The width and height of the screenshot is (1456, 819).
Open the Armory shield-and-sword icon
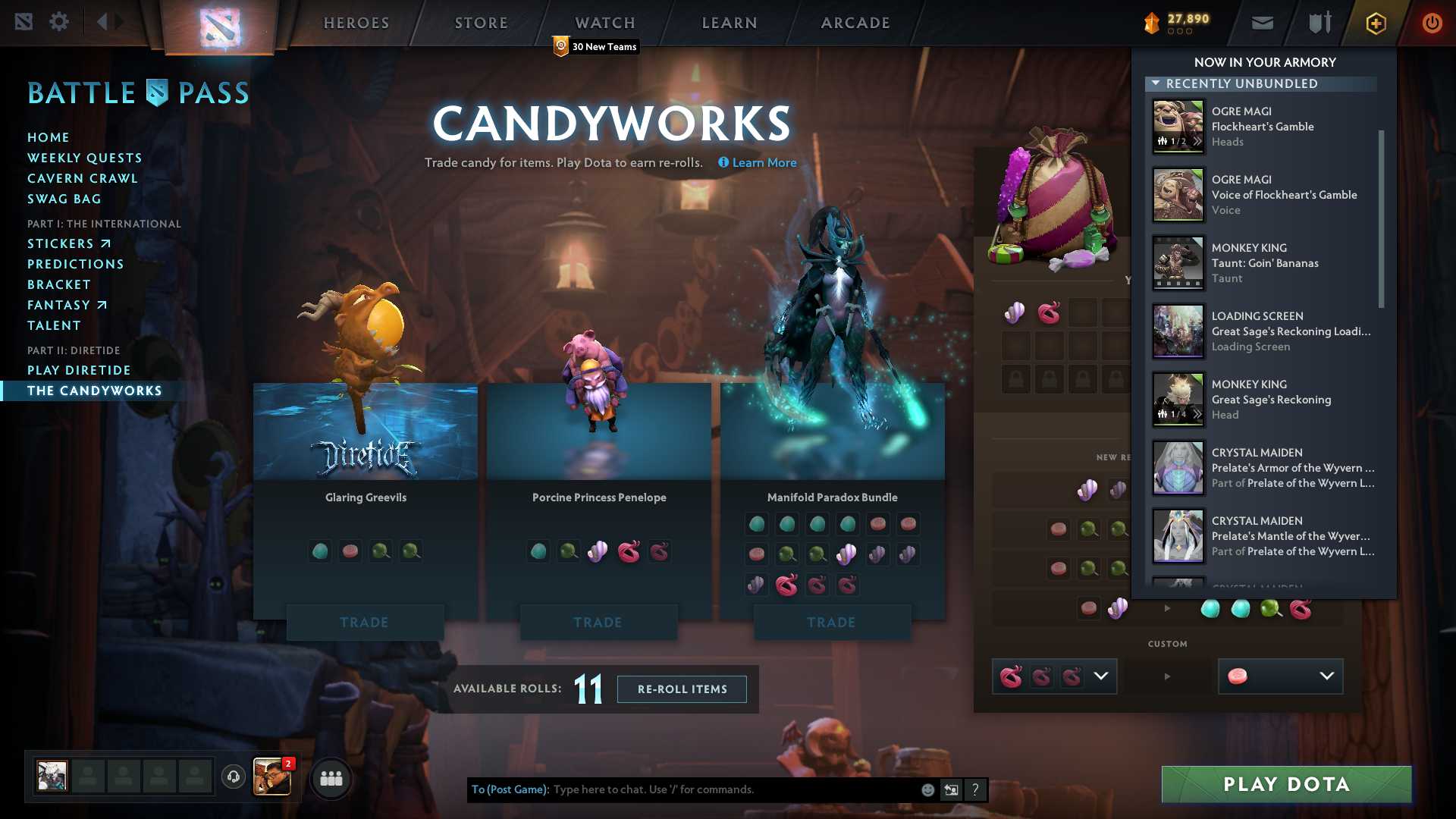click(x=1318, y=23)
